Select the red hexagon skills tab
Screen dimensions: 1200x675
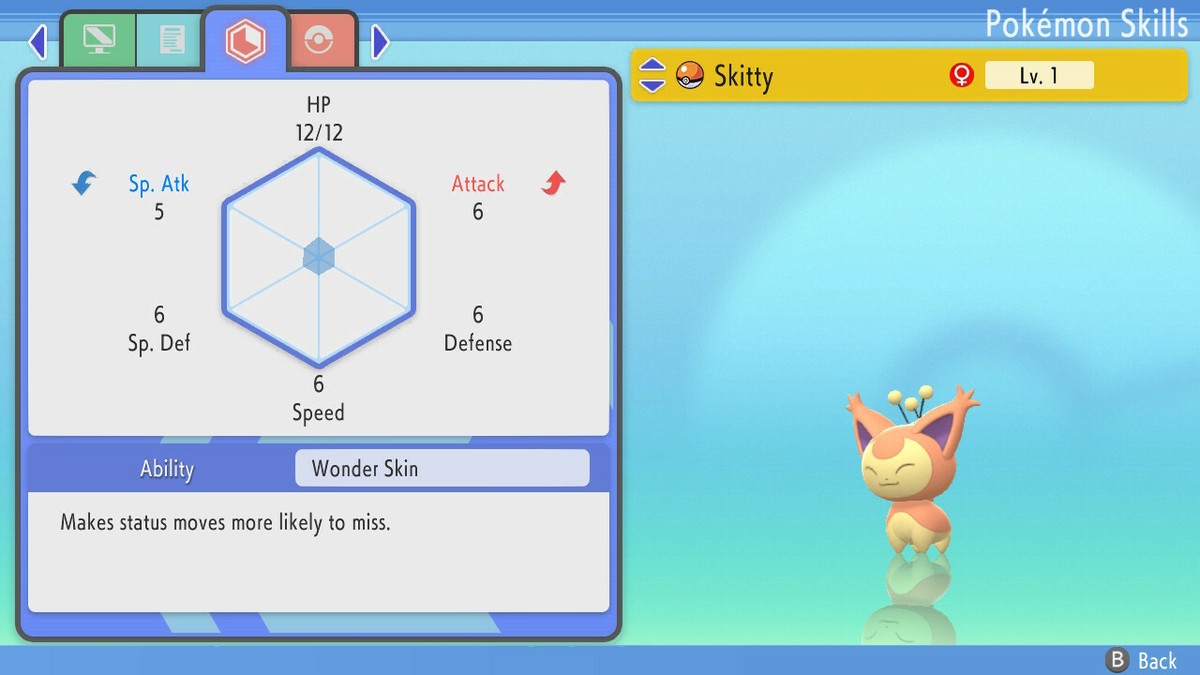(245, 40)
